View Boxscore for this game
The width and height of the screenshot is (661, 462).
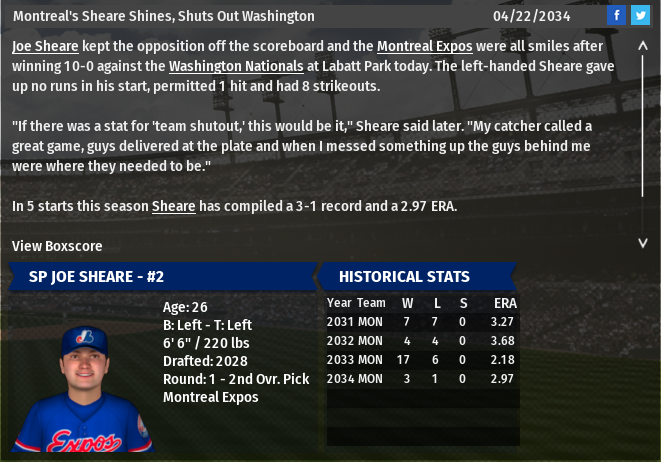57,246
